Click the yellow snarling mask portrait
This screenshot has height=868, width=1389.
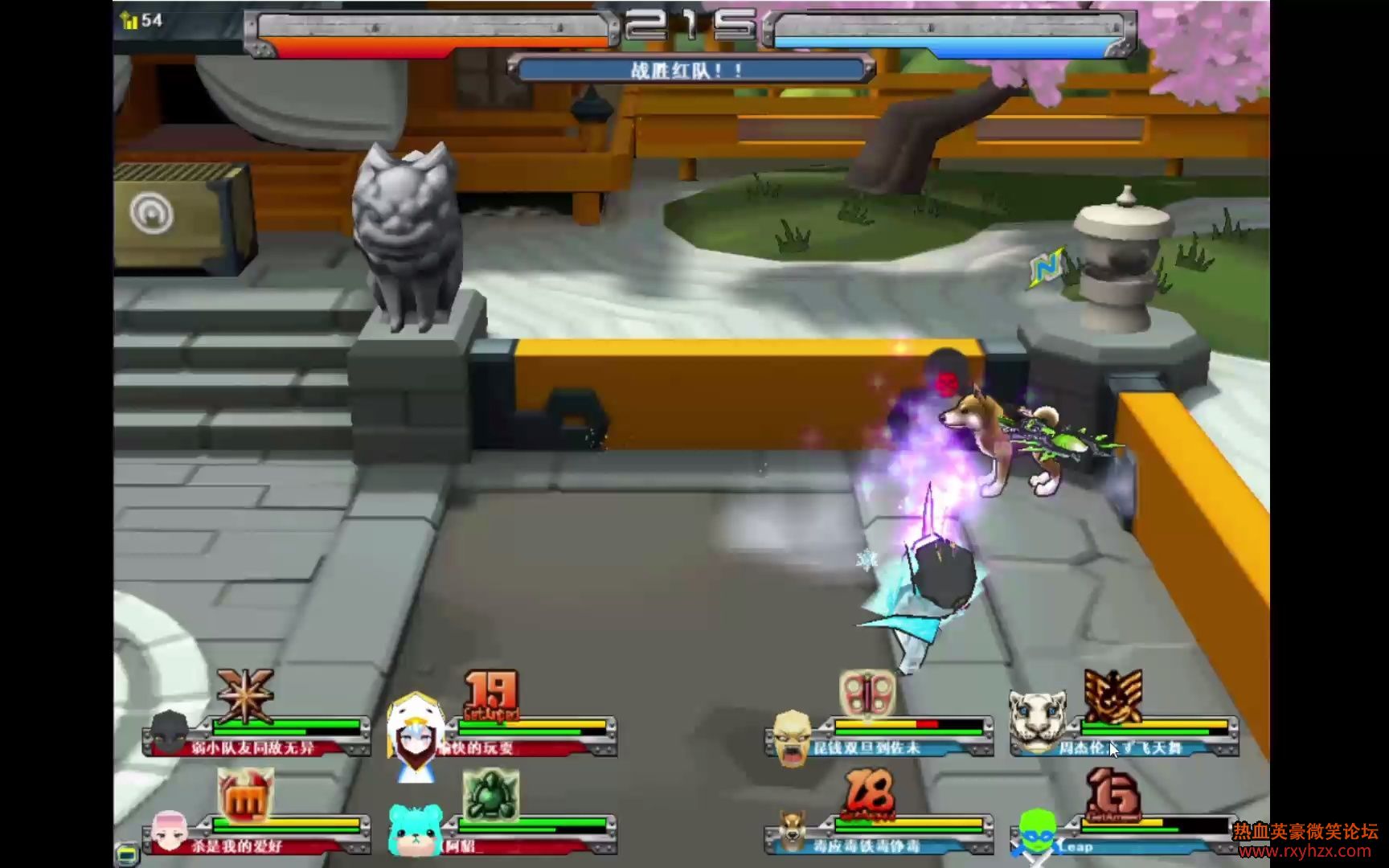click(x=792, y=737)
